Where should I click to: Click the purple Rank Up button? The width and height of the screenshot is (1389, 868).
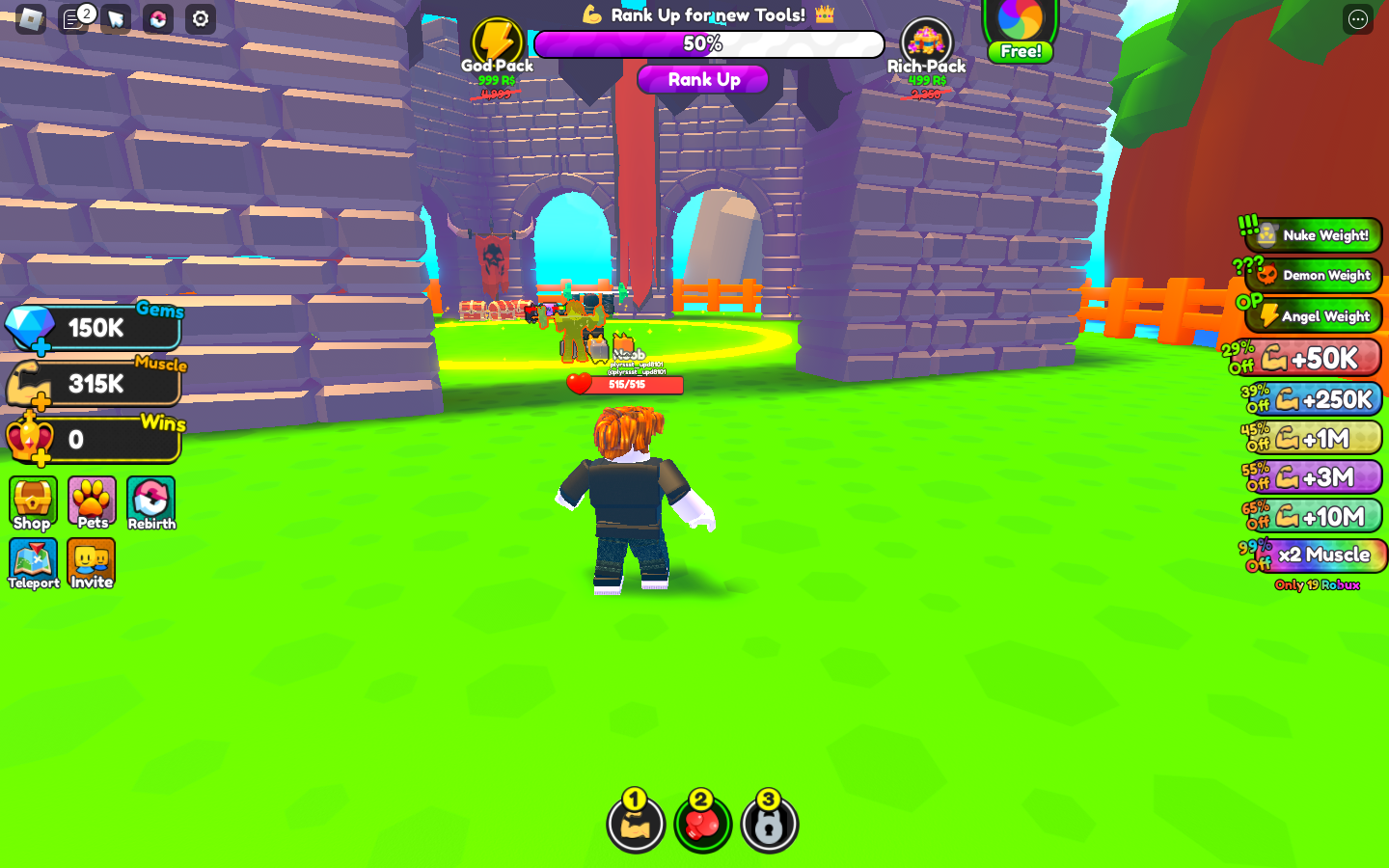tap(703, 80)
